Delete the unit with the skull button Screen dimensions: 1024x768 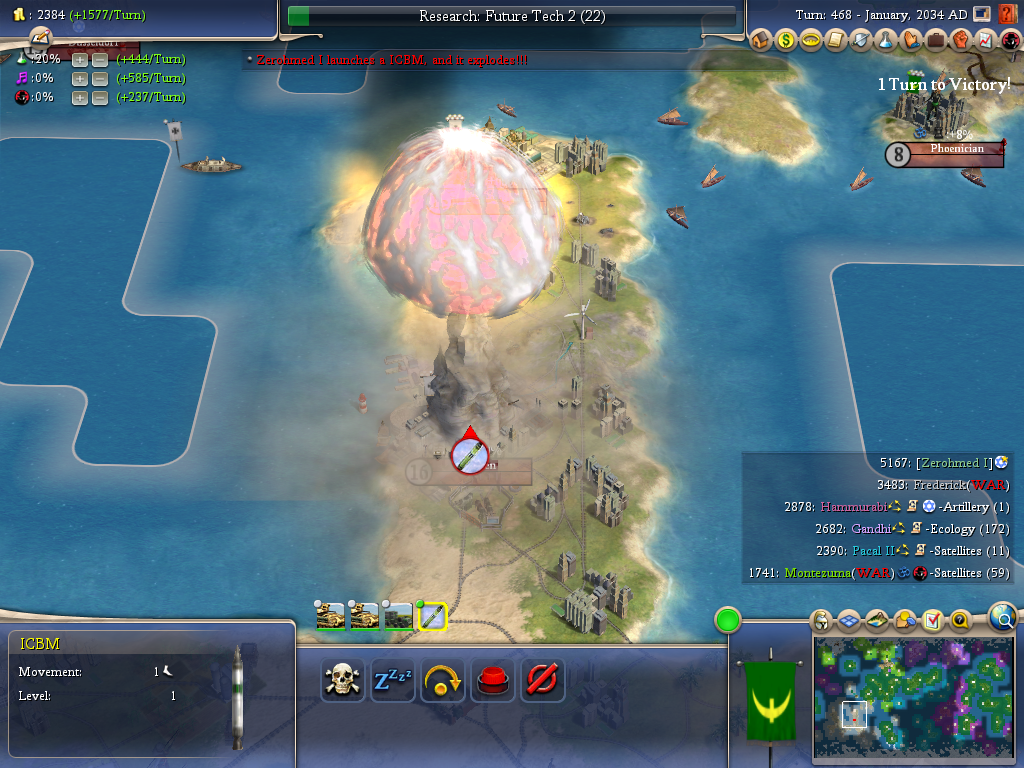[343, 681]
